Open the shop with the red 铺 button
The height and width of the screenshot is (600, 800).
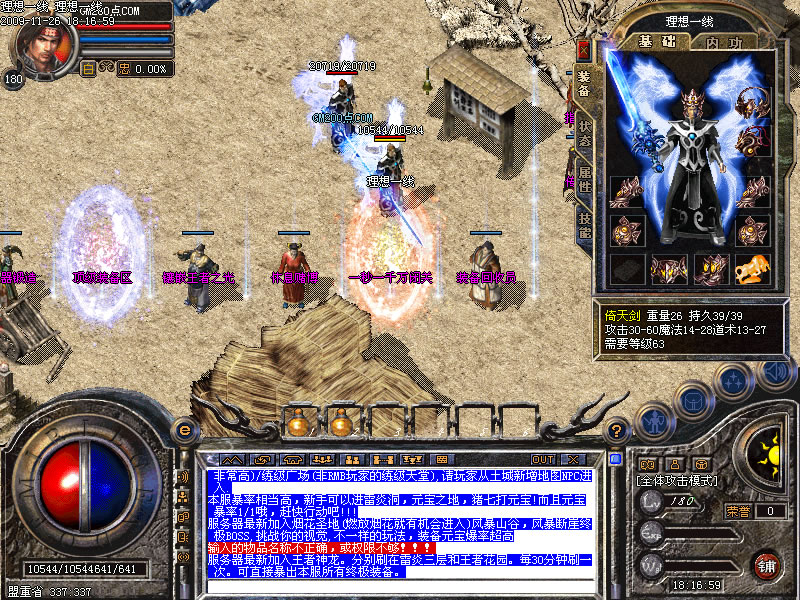767,564
